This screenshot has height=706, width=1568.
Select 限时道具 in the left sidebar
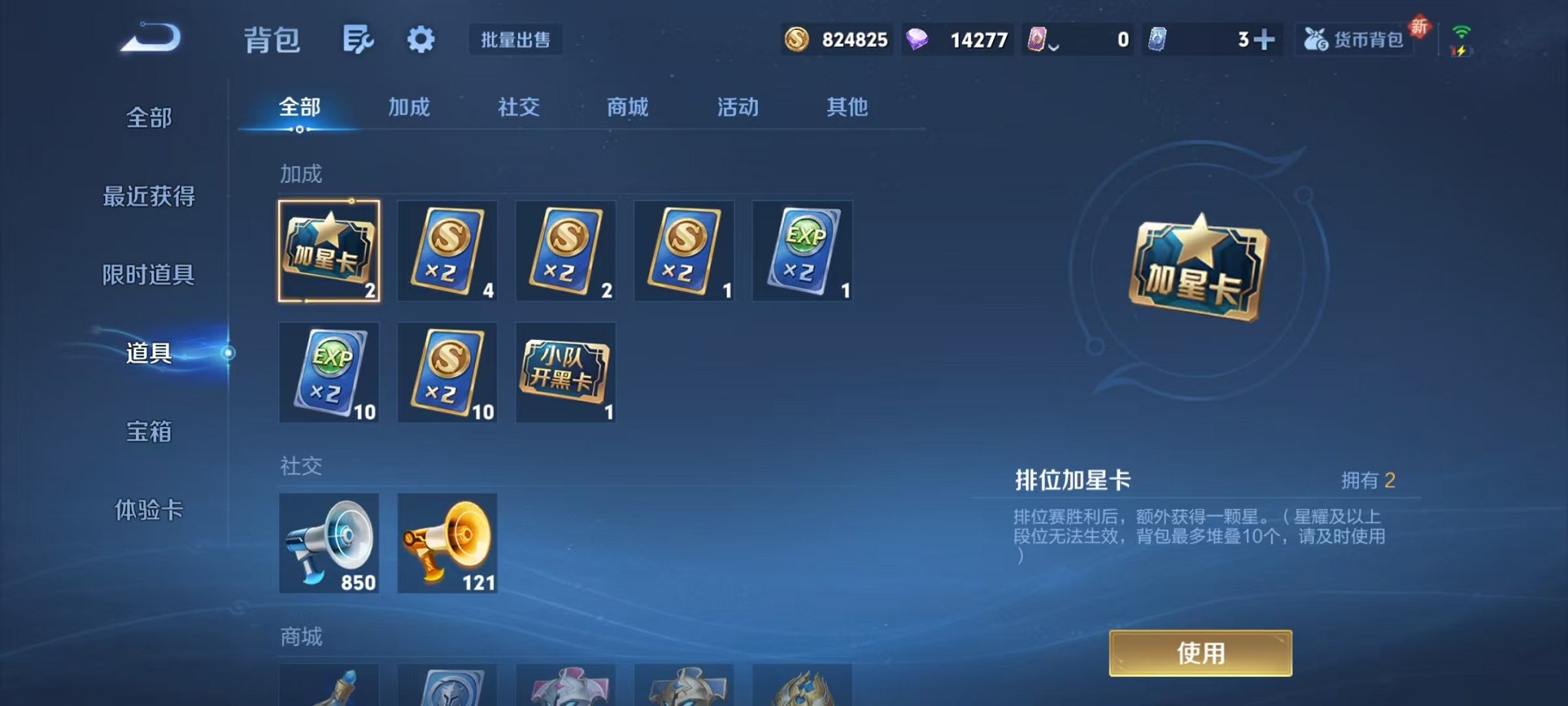pos(150,275)
